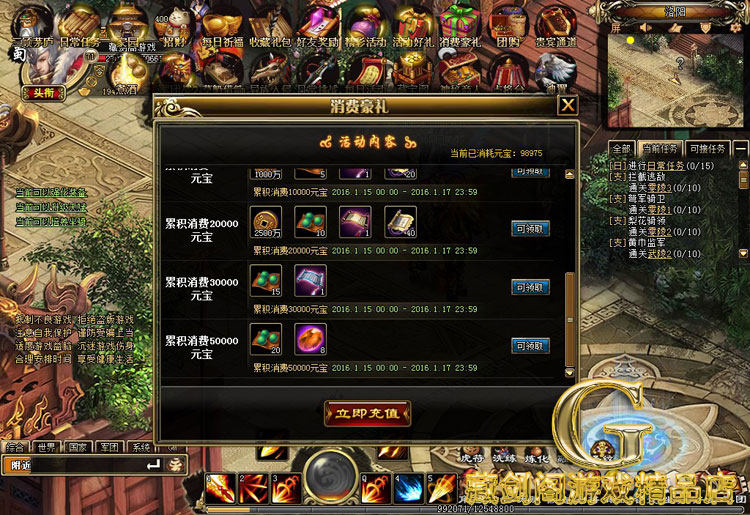Screen dimensions: 750x515
Task: Open the 团购 group purchase icon
Action: click(x=508, y=27)
